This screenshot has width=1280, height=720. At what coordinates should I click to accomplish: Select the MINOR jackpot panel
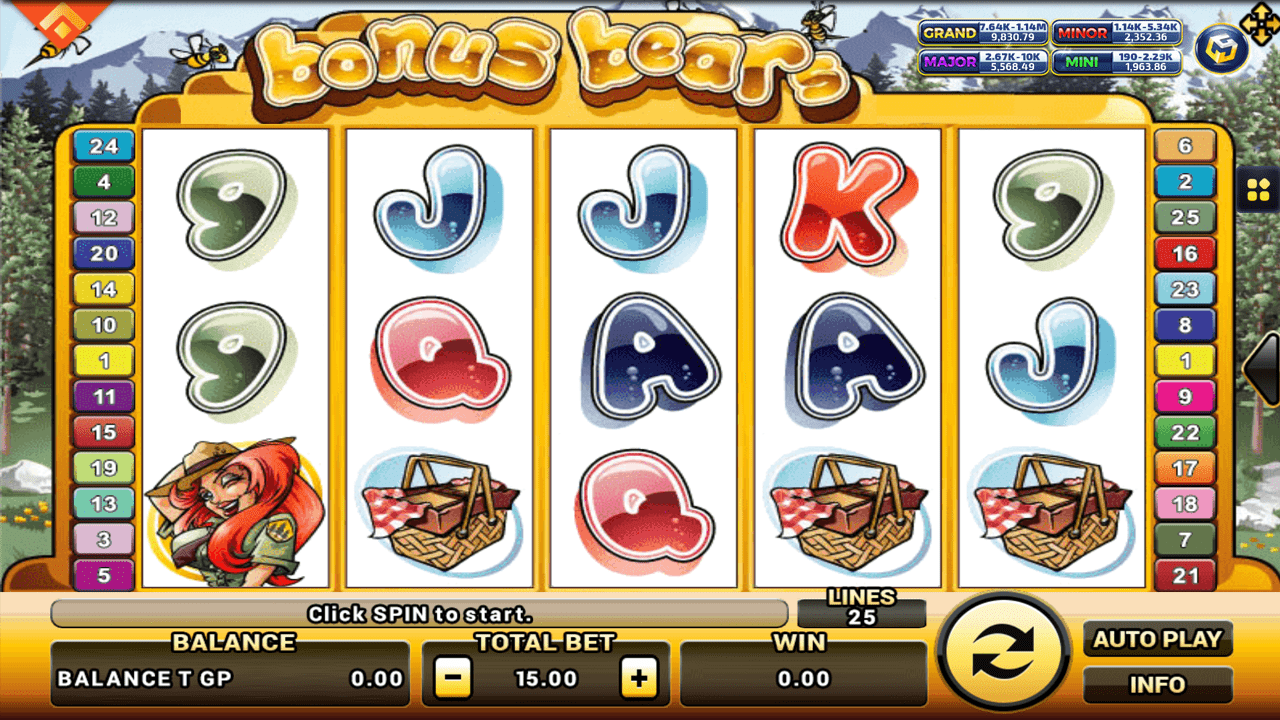coord(1116,33)
